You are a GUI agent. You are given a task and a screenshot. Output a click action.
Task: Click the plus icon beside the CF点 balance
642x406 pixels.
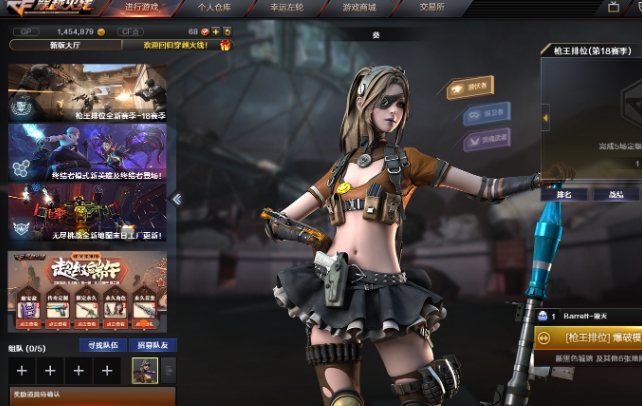tap(214, 32)
